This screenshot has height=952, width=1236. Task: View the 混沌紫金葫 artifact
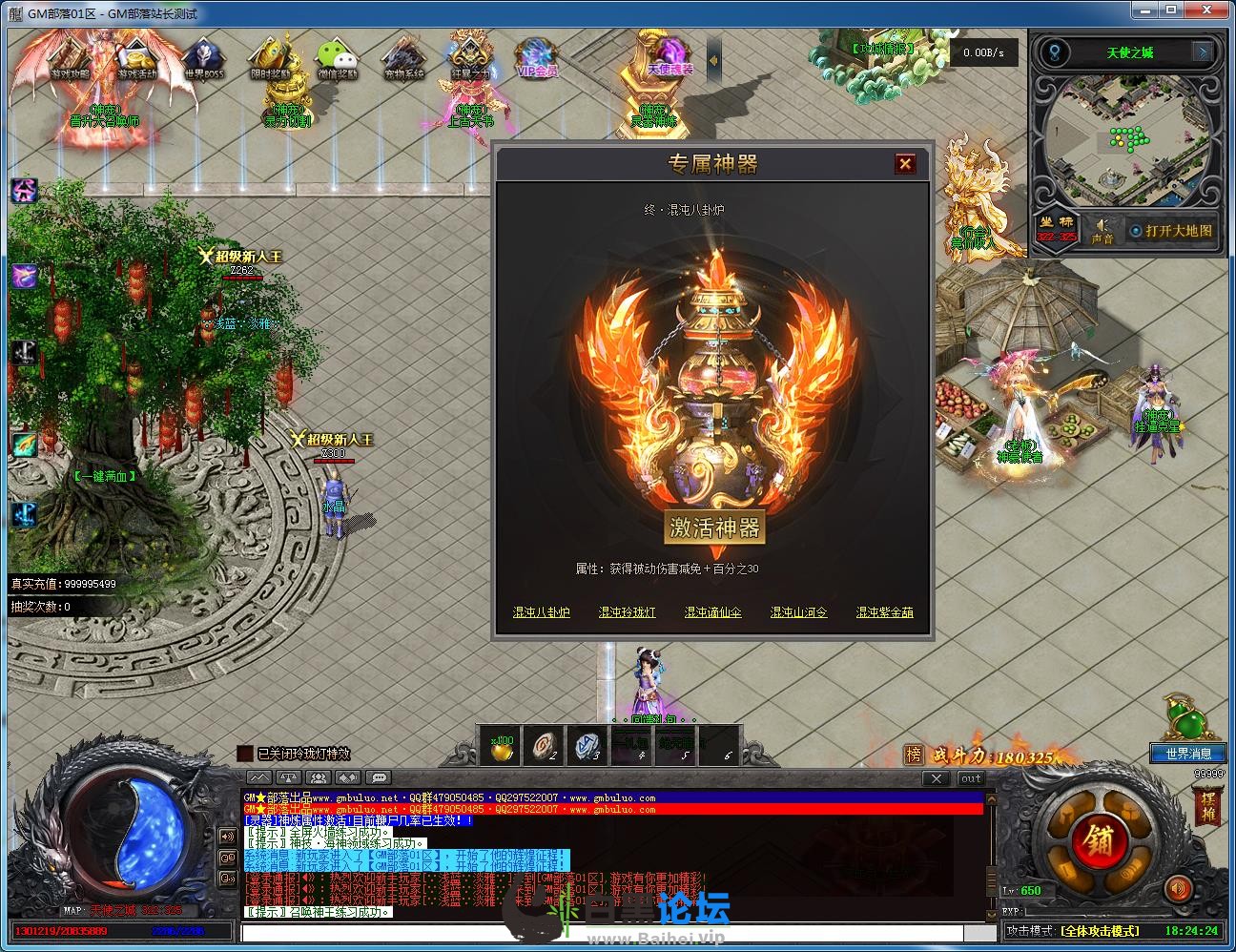(884, 612)
